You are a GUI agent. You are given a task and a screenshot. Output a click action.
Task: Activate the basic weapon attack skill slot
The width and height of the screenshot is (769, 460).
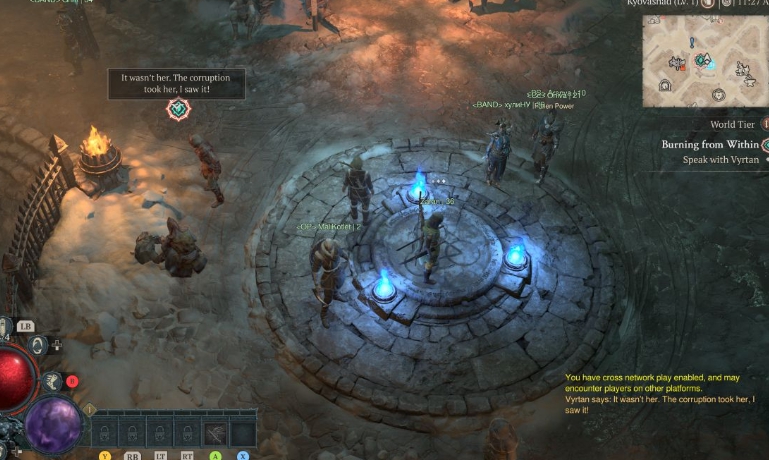(216, 433)
